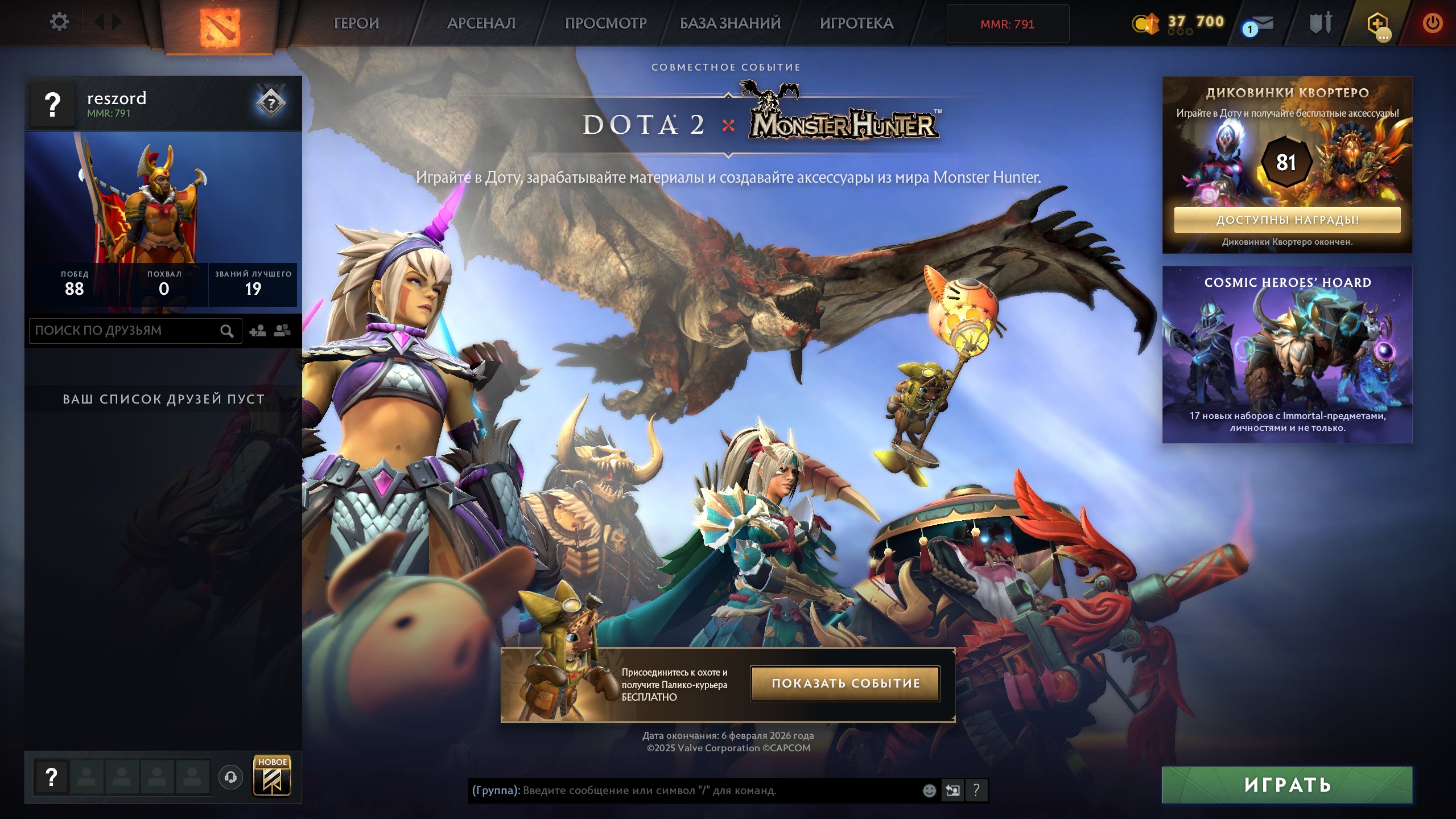
Task: Click the add friend icon
Action: click(256, 330)
